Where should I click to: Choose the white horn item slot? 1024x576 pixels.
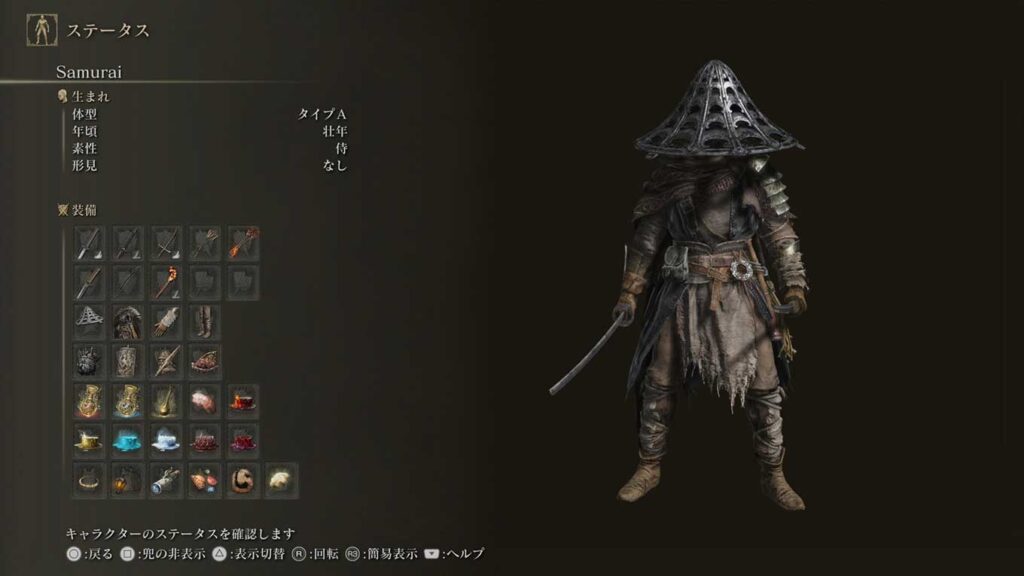pos(281,480)
